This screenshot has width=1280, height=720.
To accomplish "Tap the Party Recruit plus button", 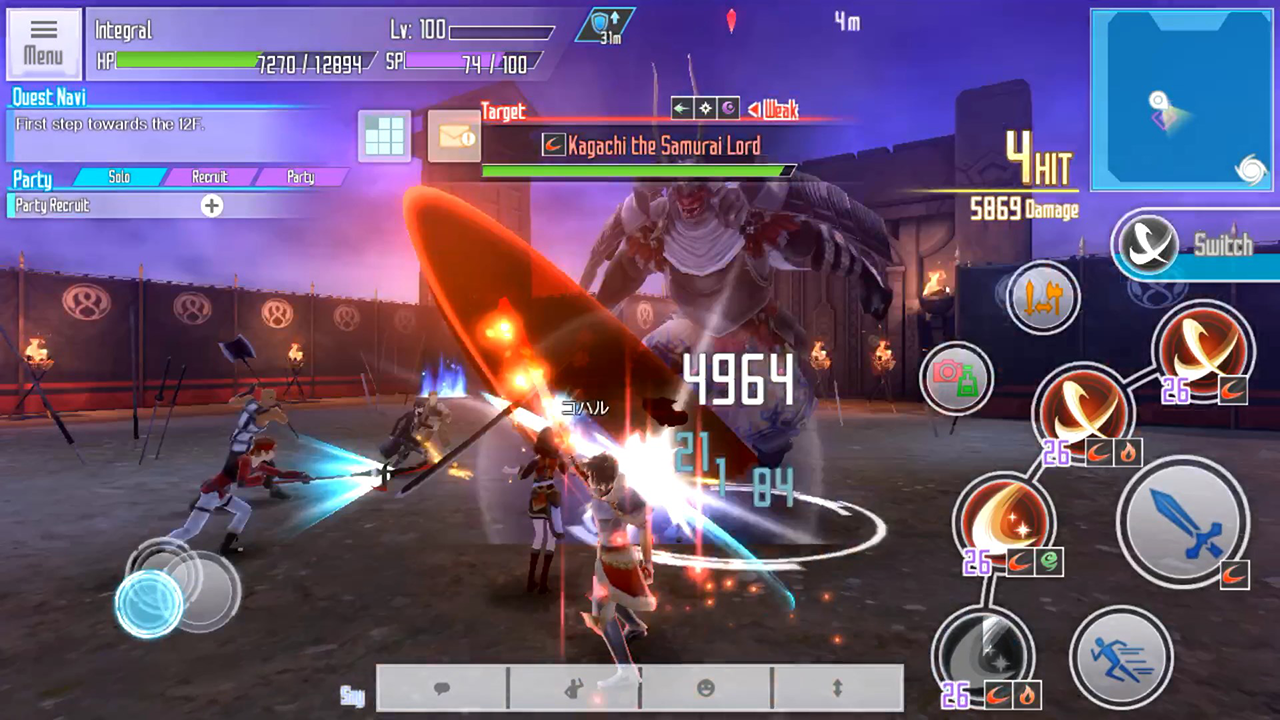I will [x=211, y=206].
